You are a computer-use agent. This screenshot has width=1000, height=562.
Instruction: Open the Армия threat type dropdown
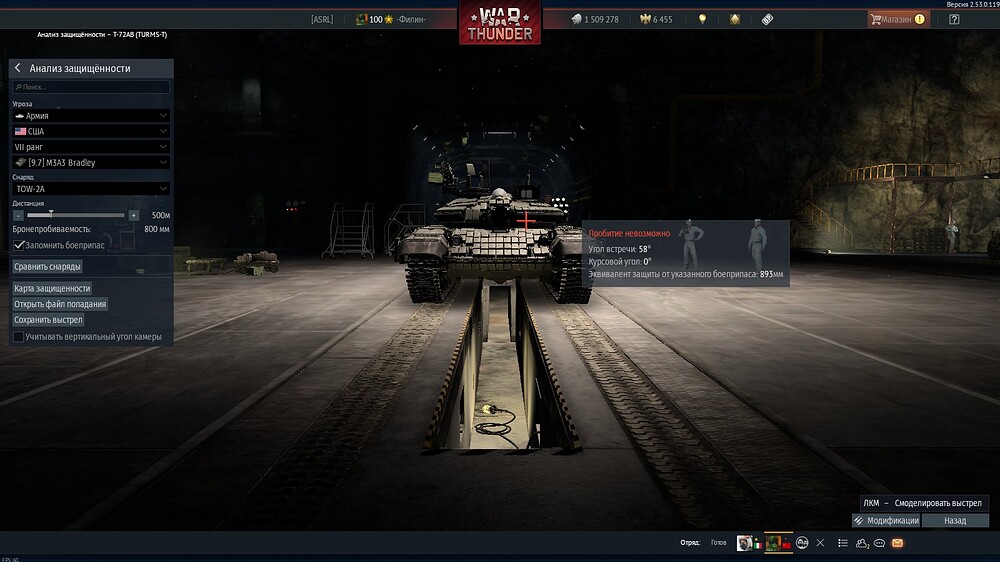(91, 116)
